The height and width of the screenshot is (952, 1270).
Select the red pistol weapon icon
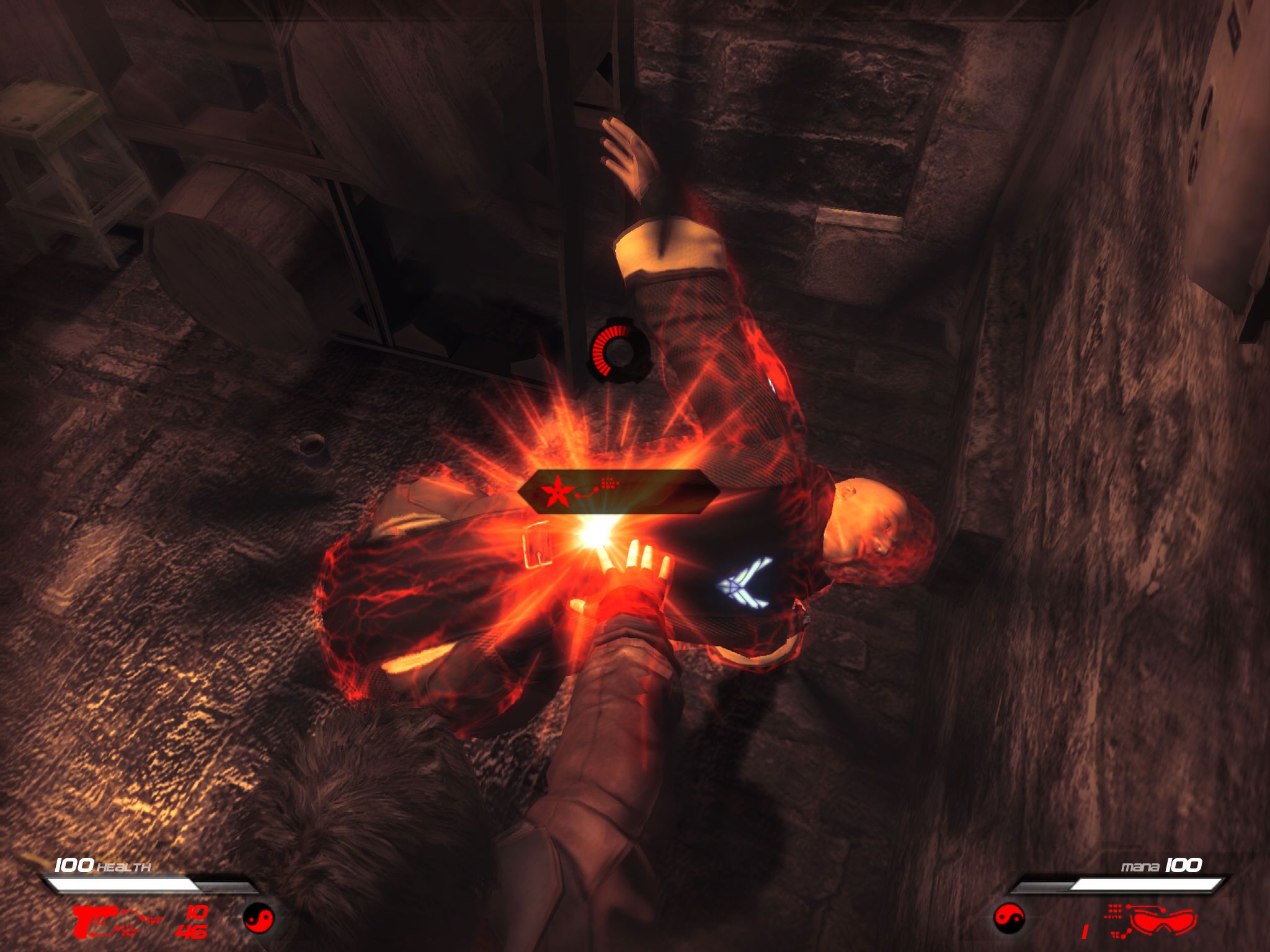pos(94,920)
